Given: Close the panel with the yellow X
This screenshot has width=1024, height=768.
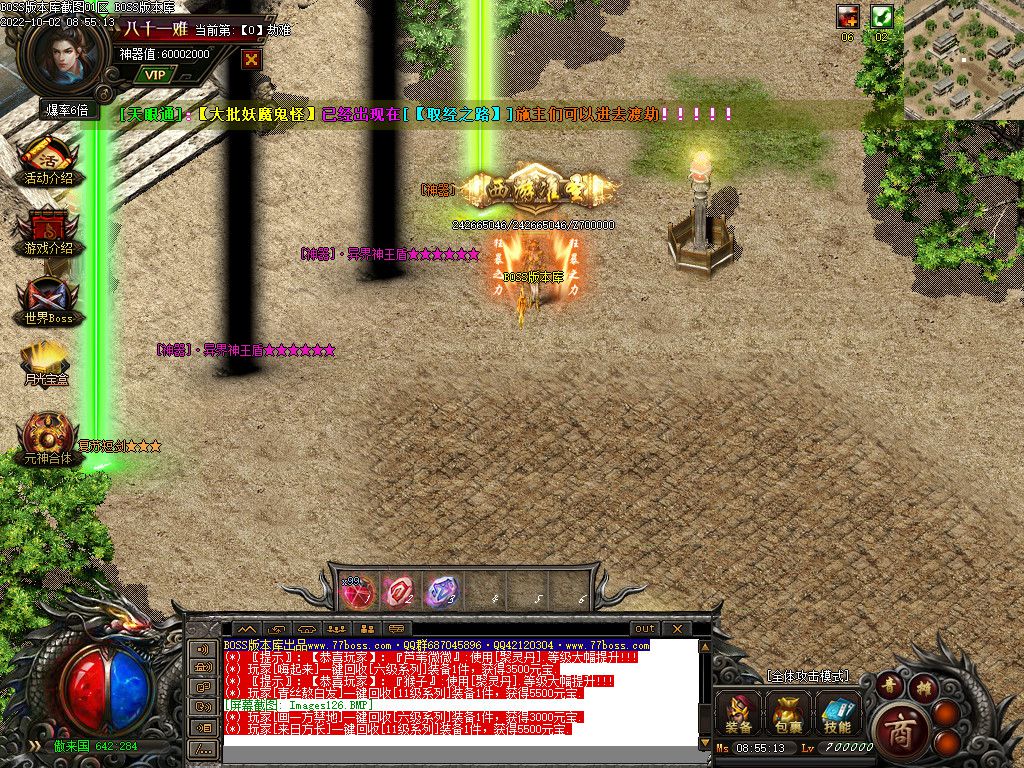Looking at the screenshot, I should pos(251,59).
